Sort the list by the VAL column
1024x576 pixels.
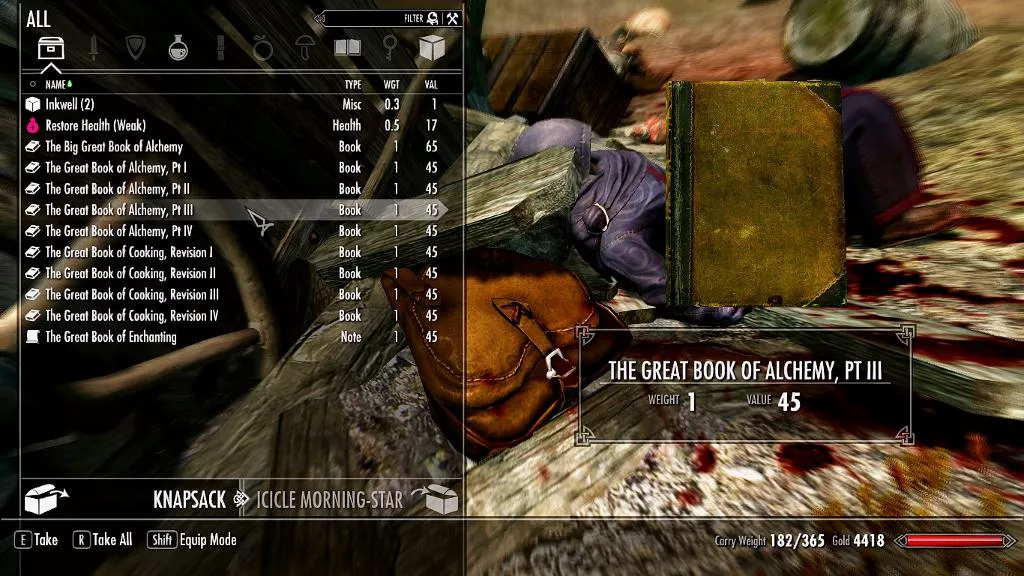pos(430,85)
